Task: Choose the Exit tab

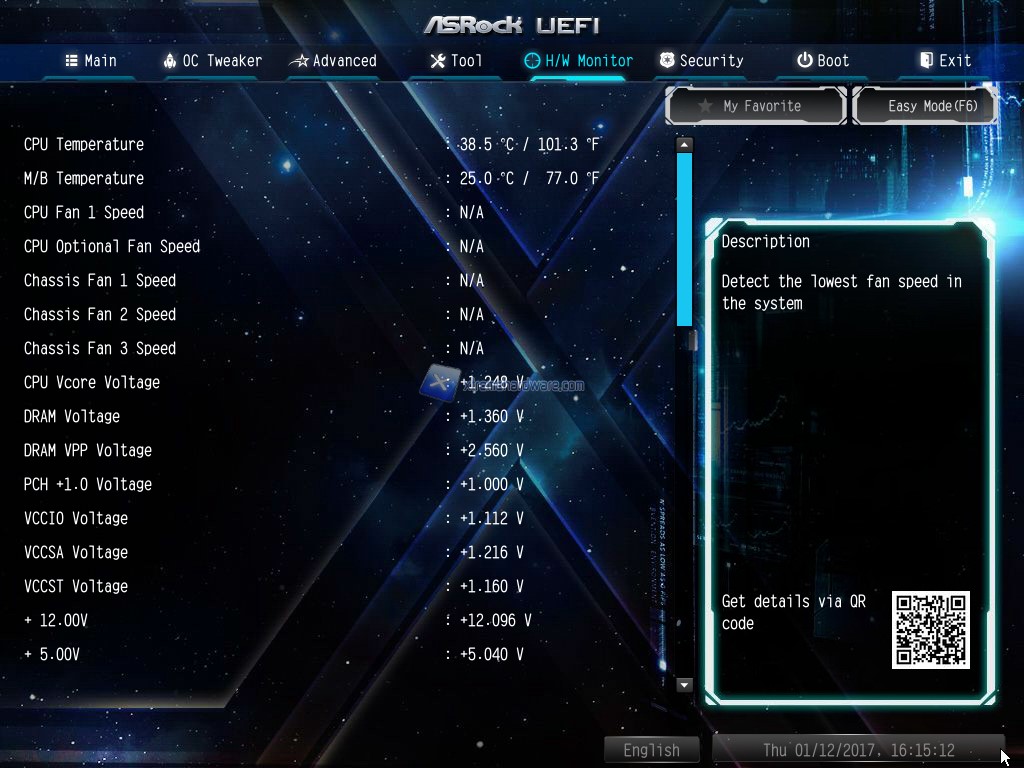Action: [x=945, y=61]
